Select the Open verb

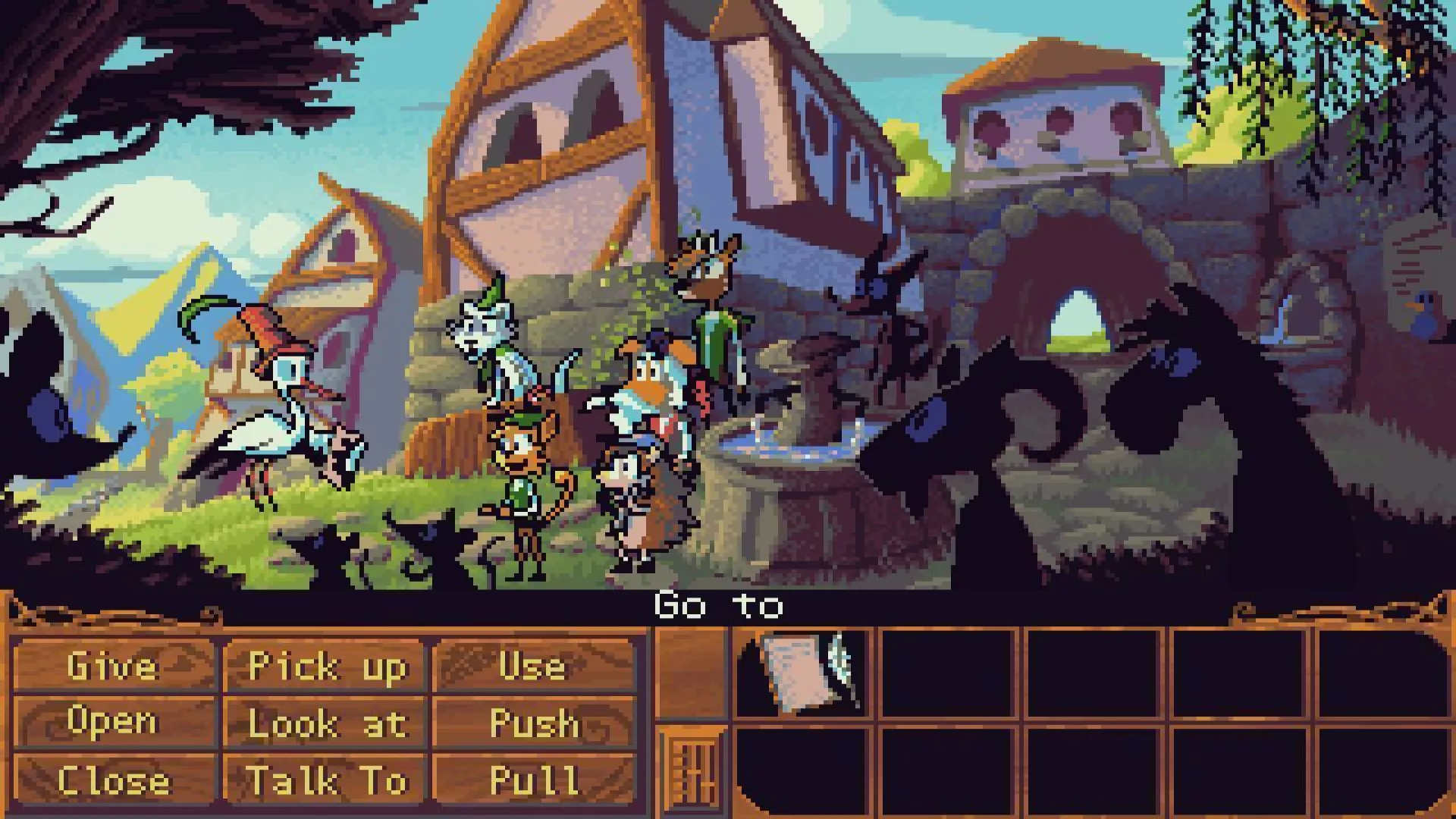pyautogui.click(x=114, y=722)
